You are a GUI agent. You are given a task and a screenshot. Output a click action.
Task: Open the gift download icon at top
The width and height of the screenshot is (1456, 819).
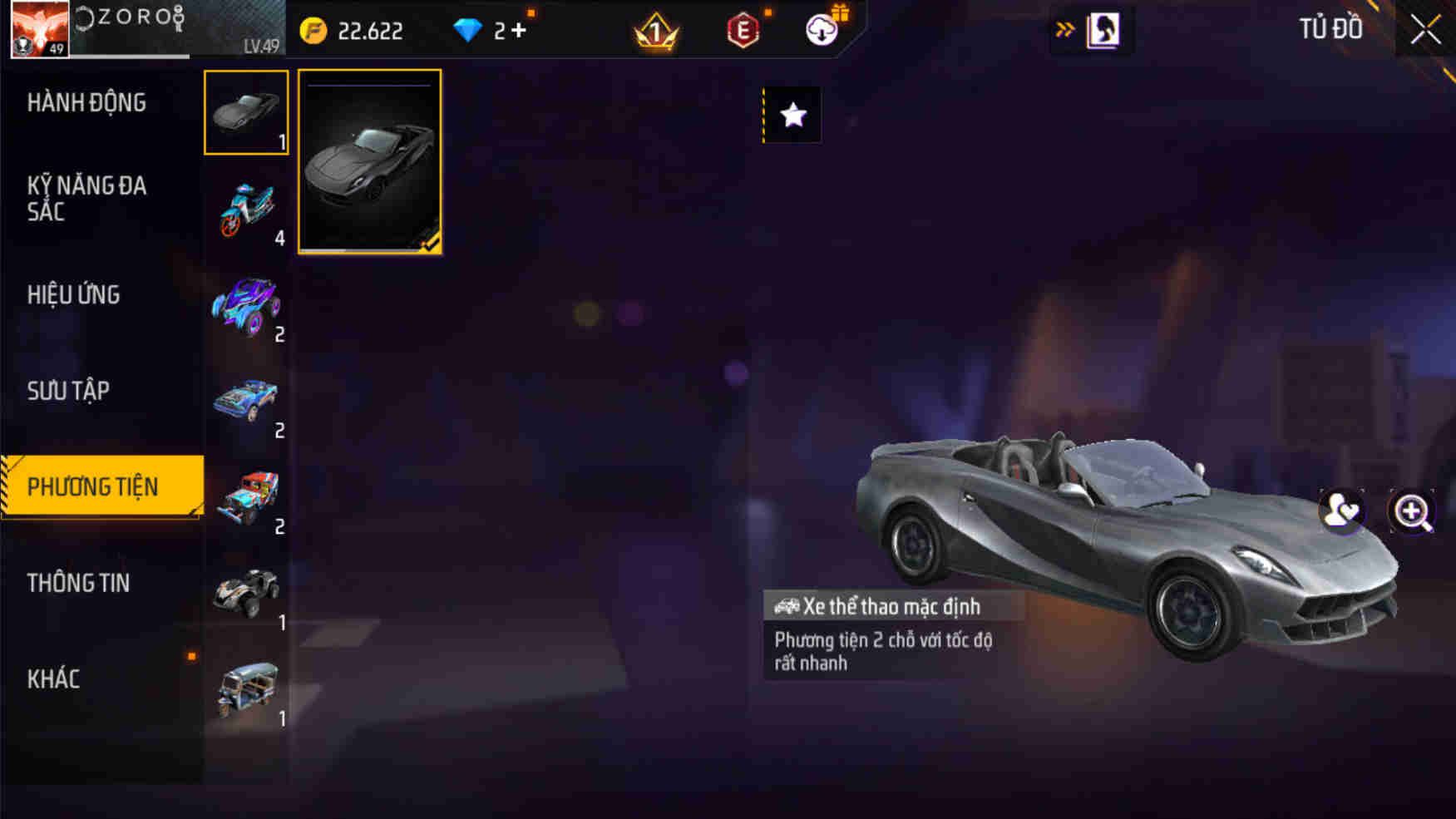822,31
